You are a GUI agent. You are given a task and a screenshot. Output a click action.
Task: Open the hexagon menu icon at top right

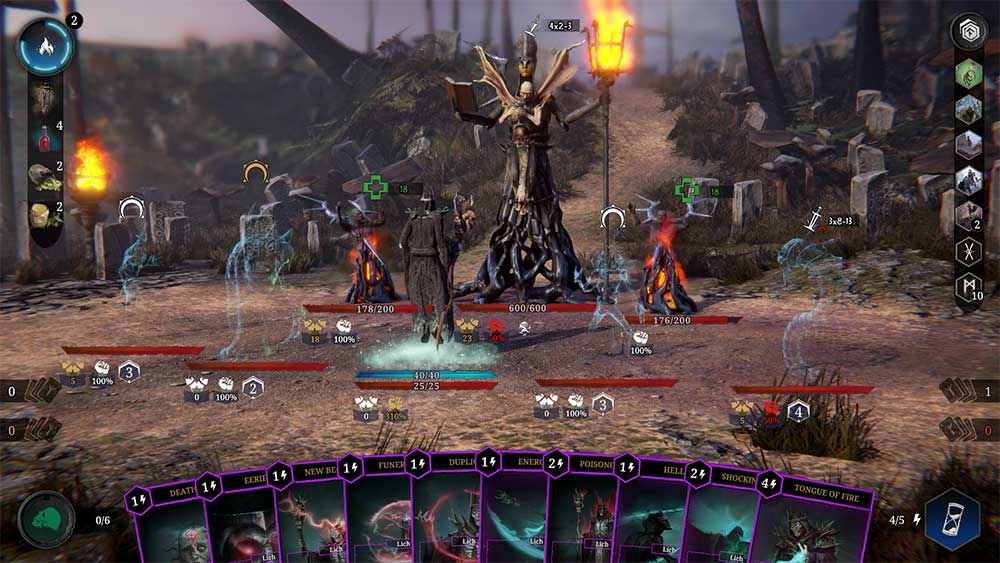(x=967, y=30)
